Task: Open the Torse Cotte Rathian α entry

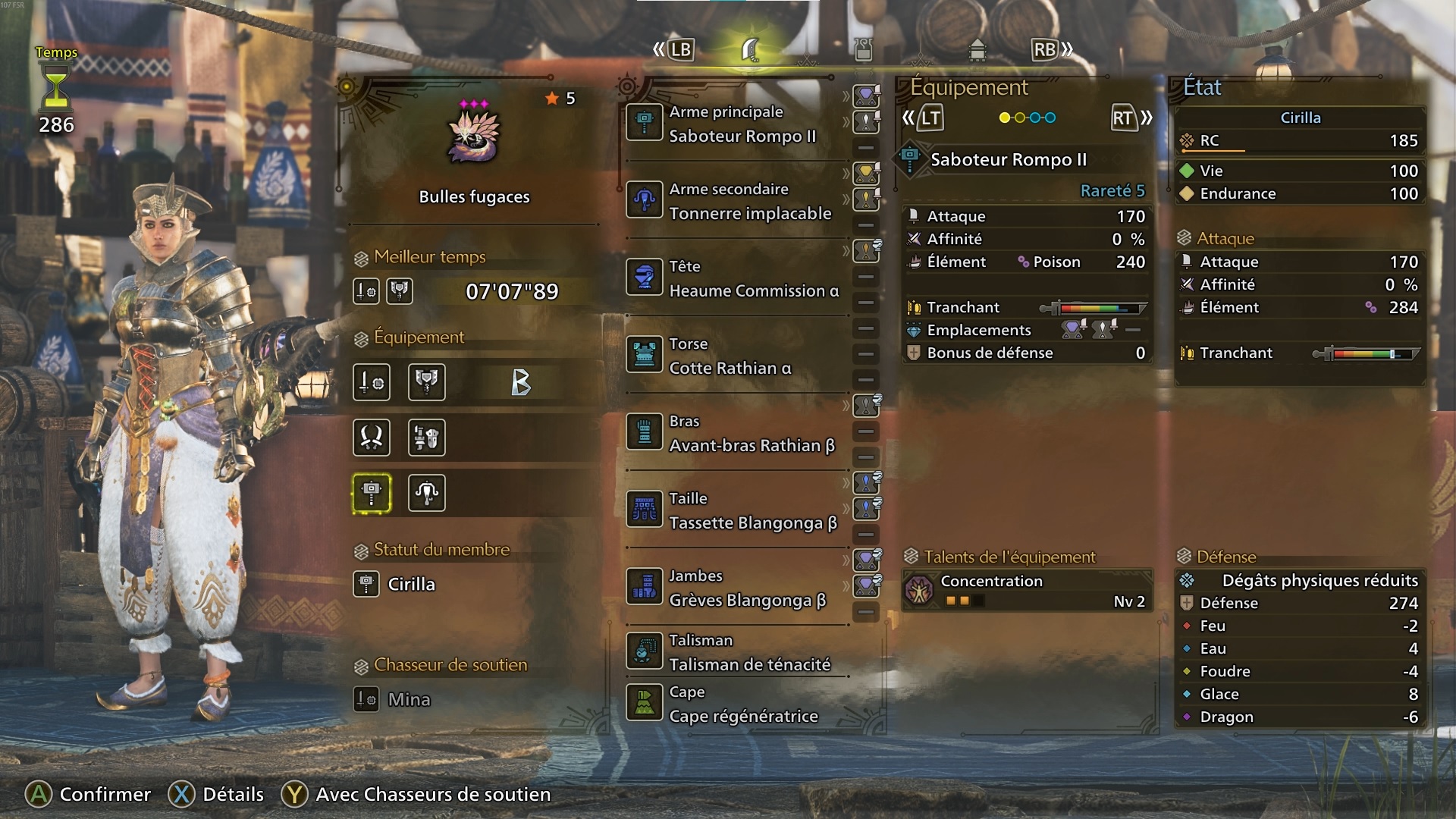Action: tap(736, 356)
